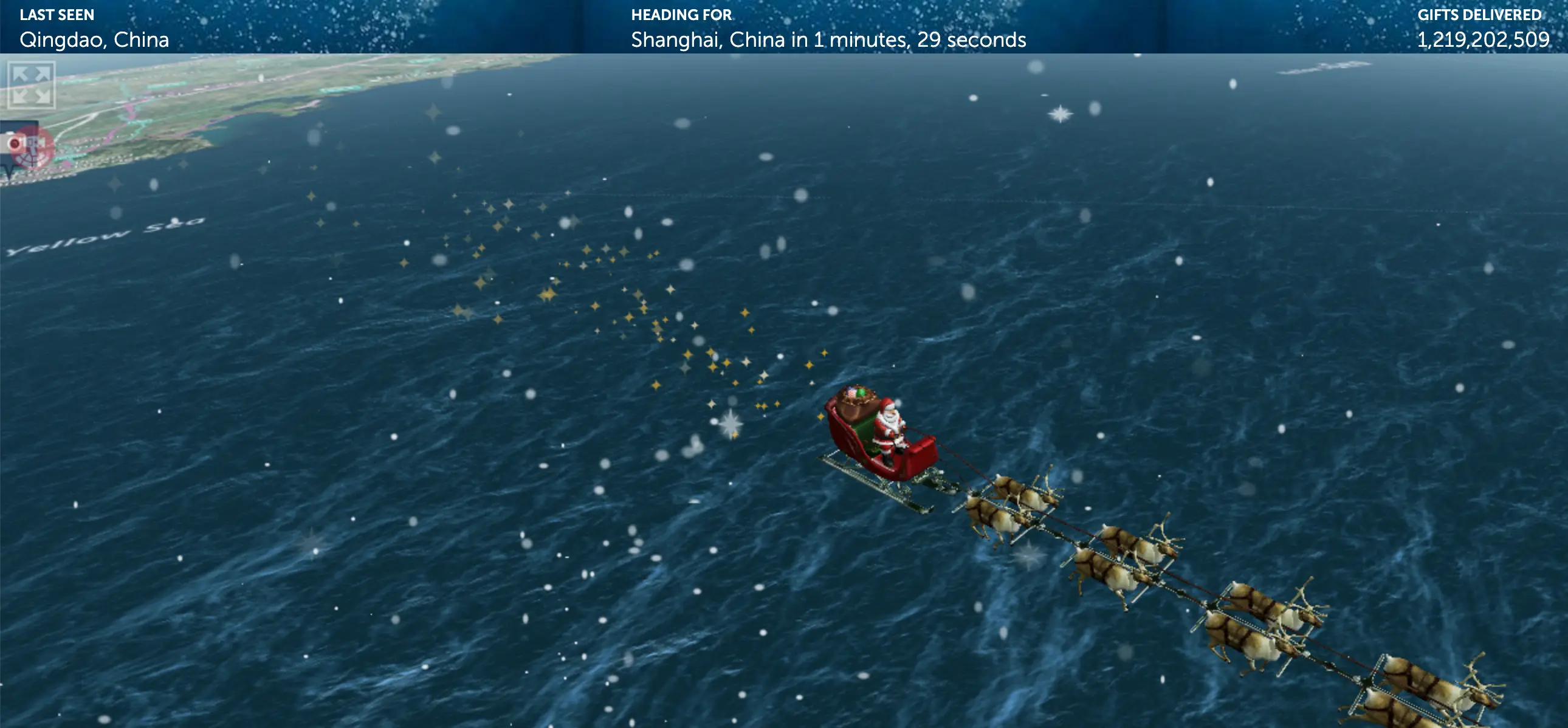The height and width of the screenshot is (728, 1568).
Task: Click the Qingdao, China location text
Action: (94, 41)
